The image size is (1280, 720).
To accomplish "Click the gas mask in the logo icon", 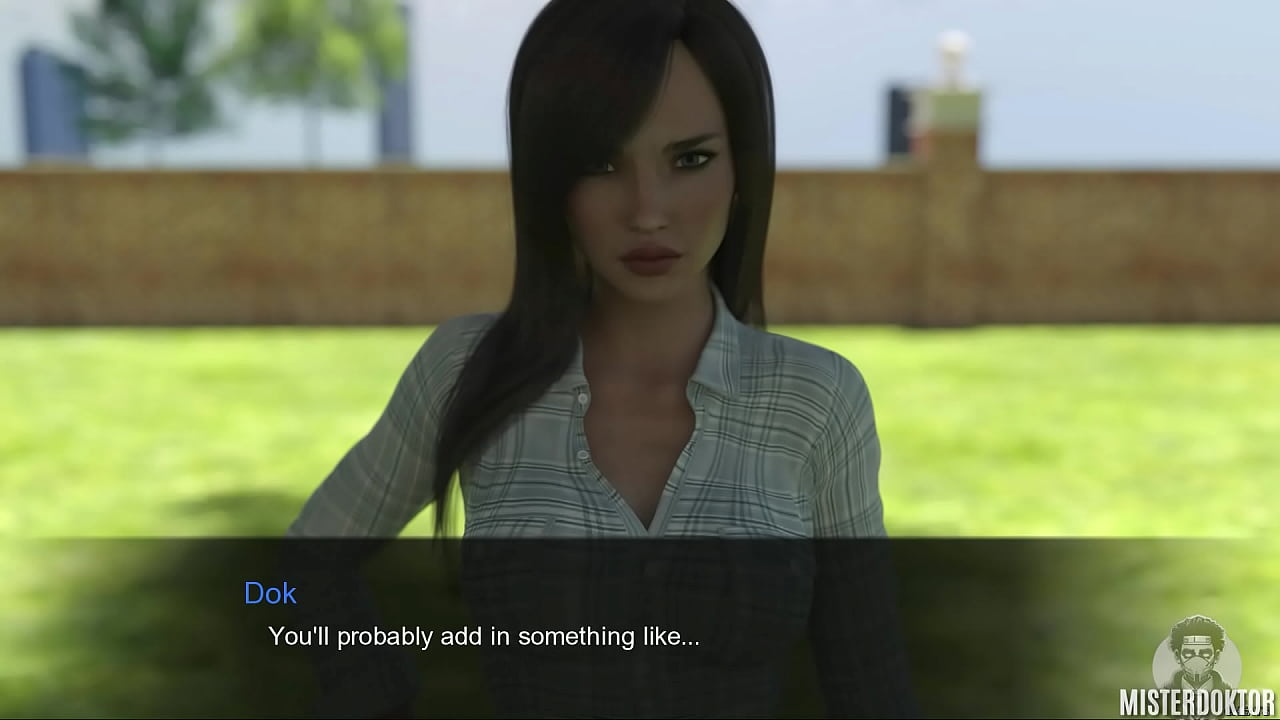I will [x=1196, y=663].
